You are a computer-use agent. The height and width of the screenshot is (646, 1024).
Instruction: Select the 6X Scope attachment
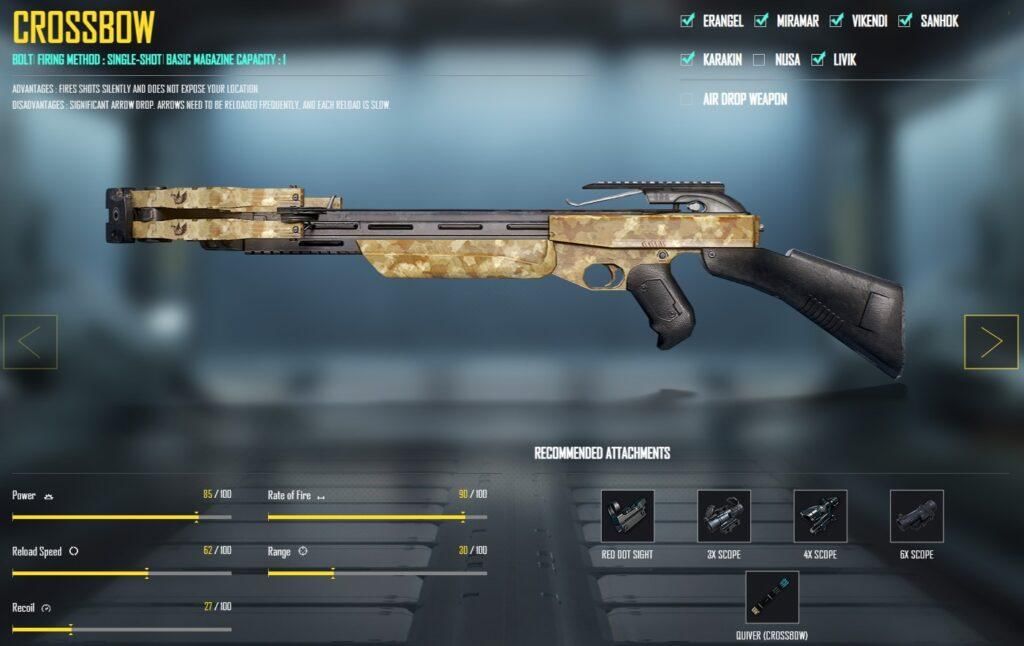[916, 516]
